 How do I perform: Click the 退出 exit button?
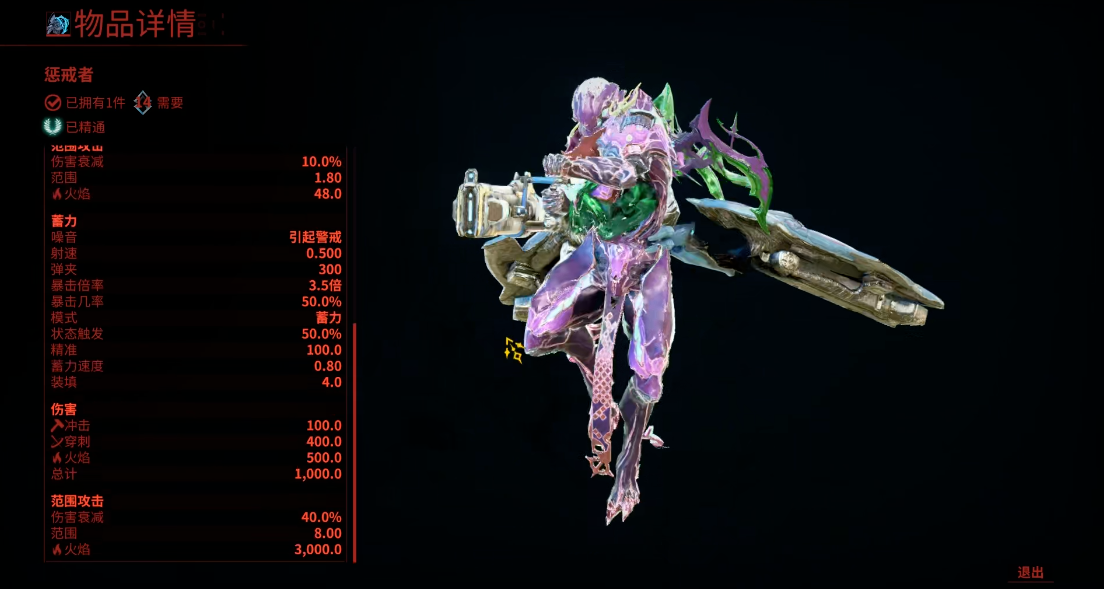[x=1030, y=573]
